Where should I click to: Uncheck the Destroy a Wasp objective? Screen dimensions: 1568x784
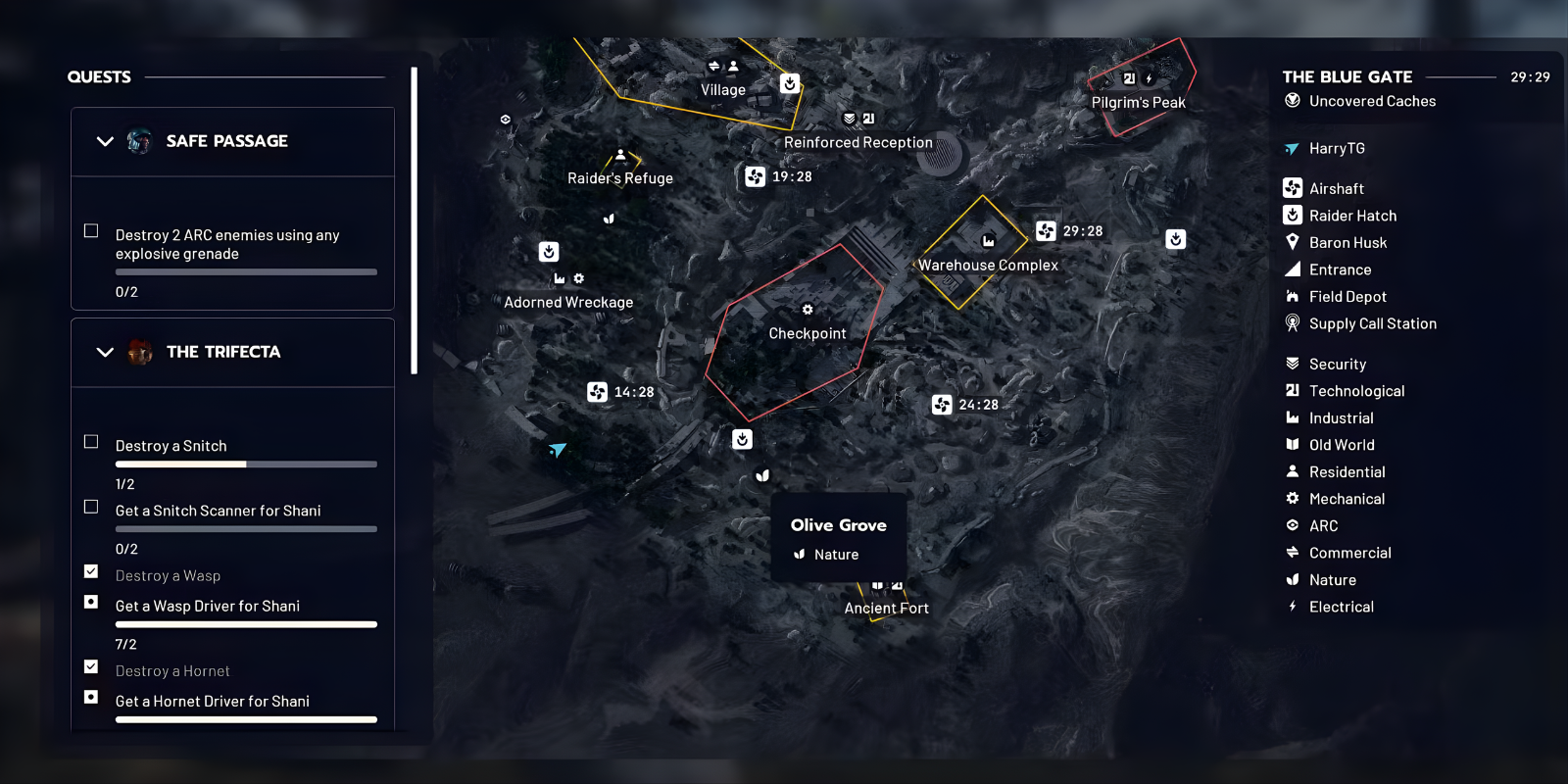pyautogui.click(x=90, y=571)
